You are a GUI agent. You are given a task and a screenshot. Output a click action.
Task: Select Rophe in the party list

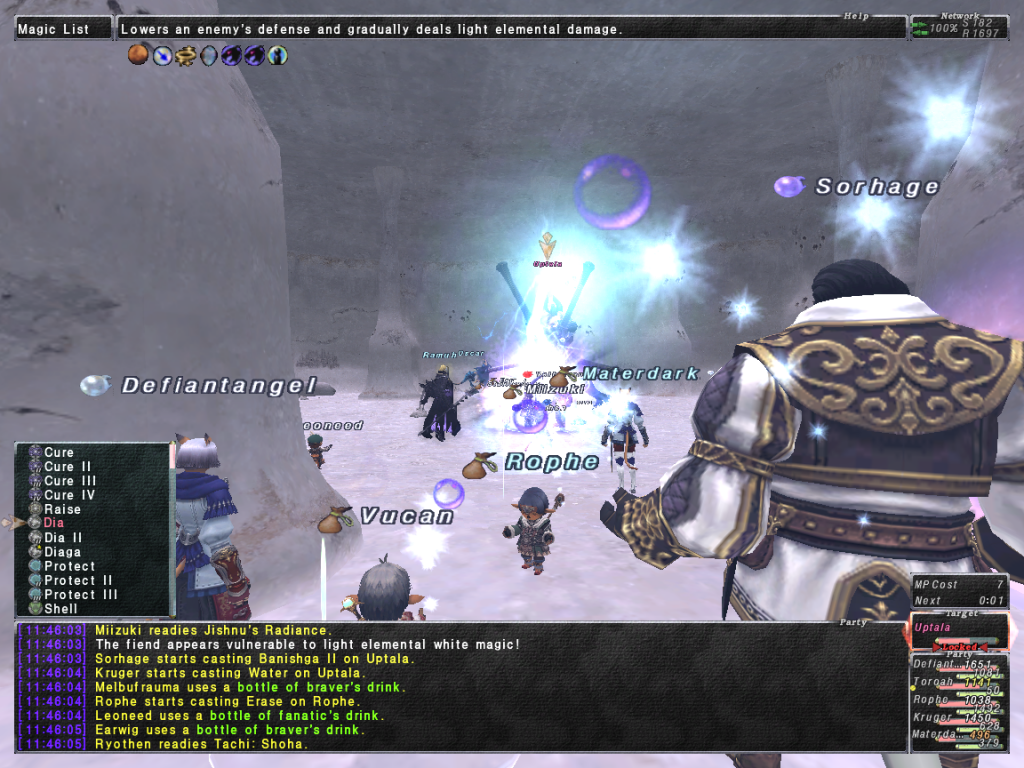point(930,700)
